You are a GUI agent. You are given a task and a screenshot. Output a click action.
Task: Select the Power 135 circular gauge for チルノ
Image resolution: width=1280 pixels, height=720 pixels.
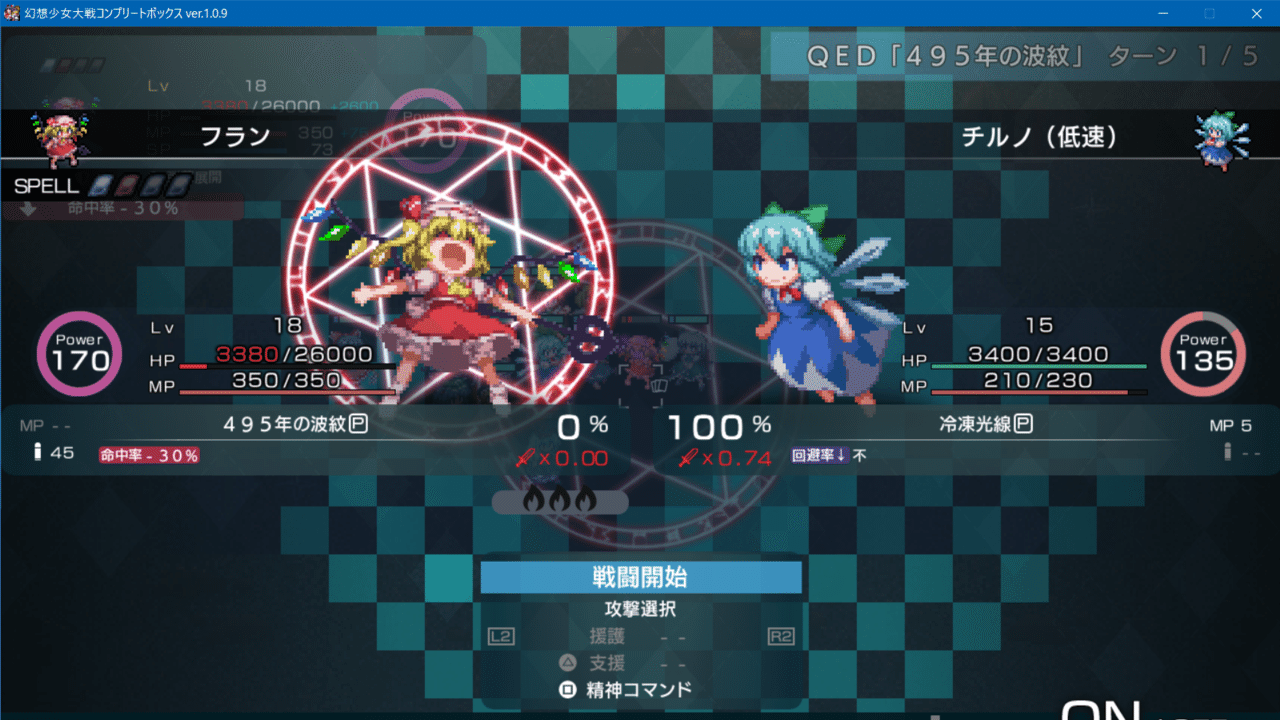[1203, 354]
